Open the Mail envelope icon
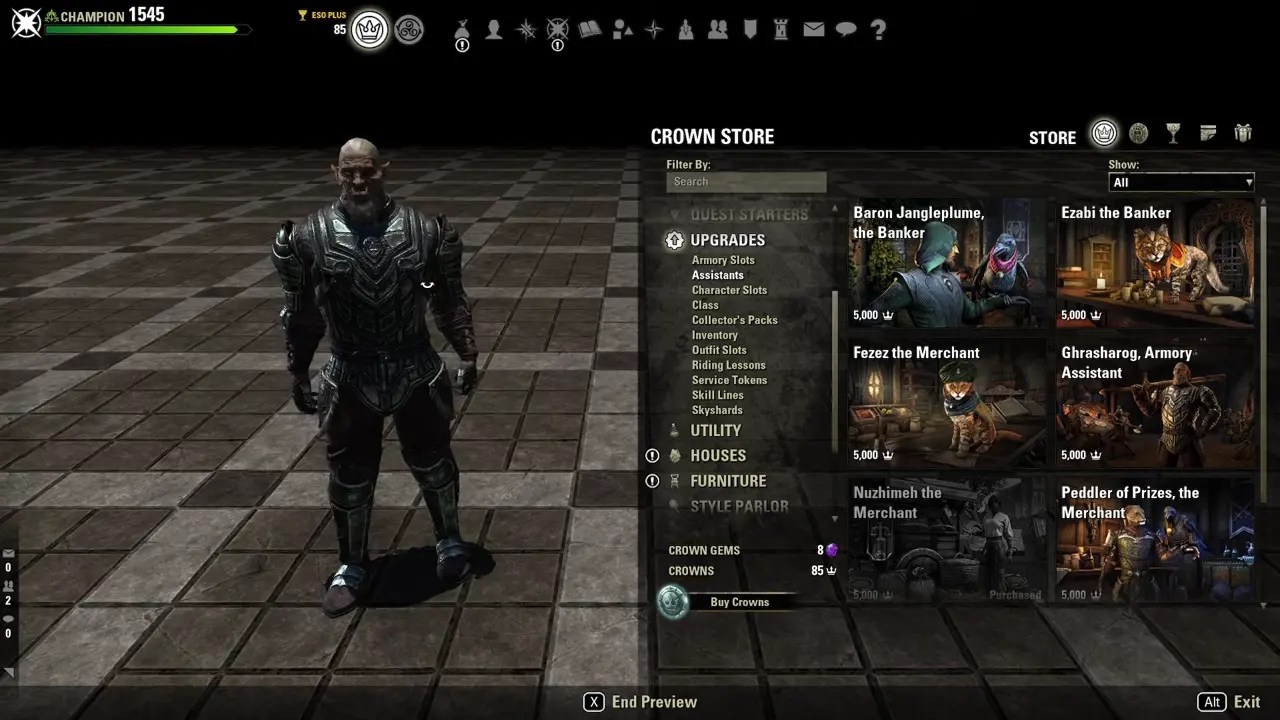 [814, 30]
